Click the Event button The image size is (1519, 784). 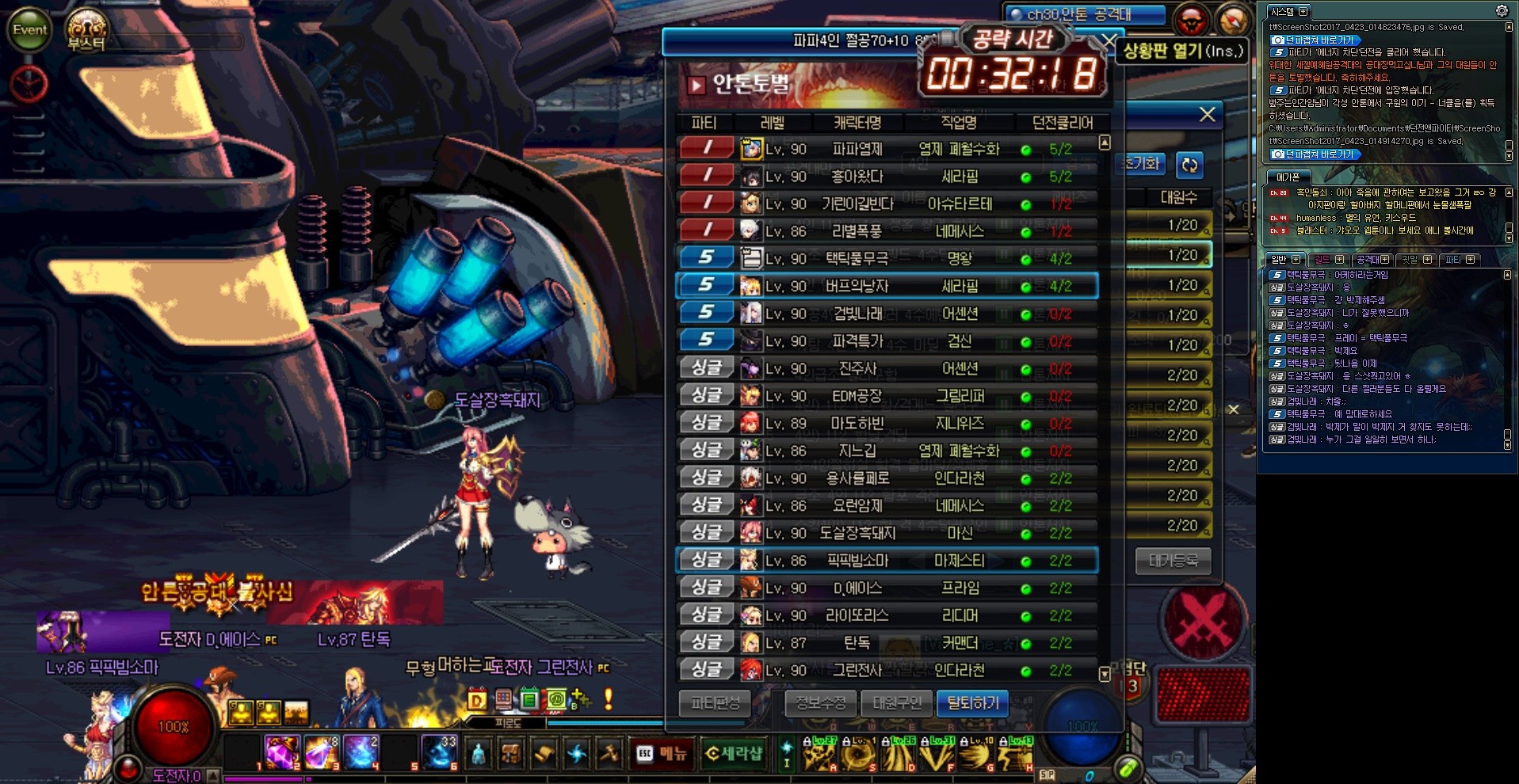tap(29, 30)
